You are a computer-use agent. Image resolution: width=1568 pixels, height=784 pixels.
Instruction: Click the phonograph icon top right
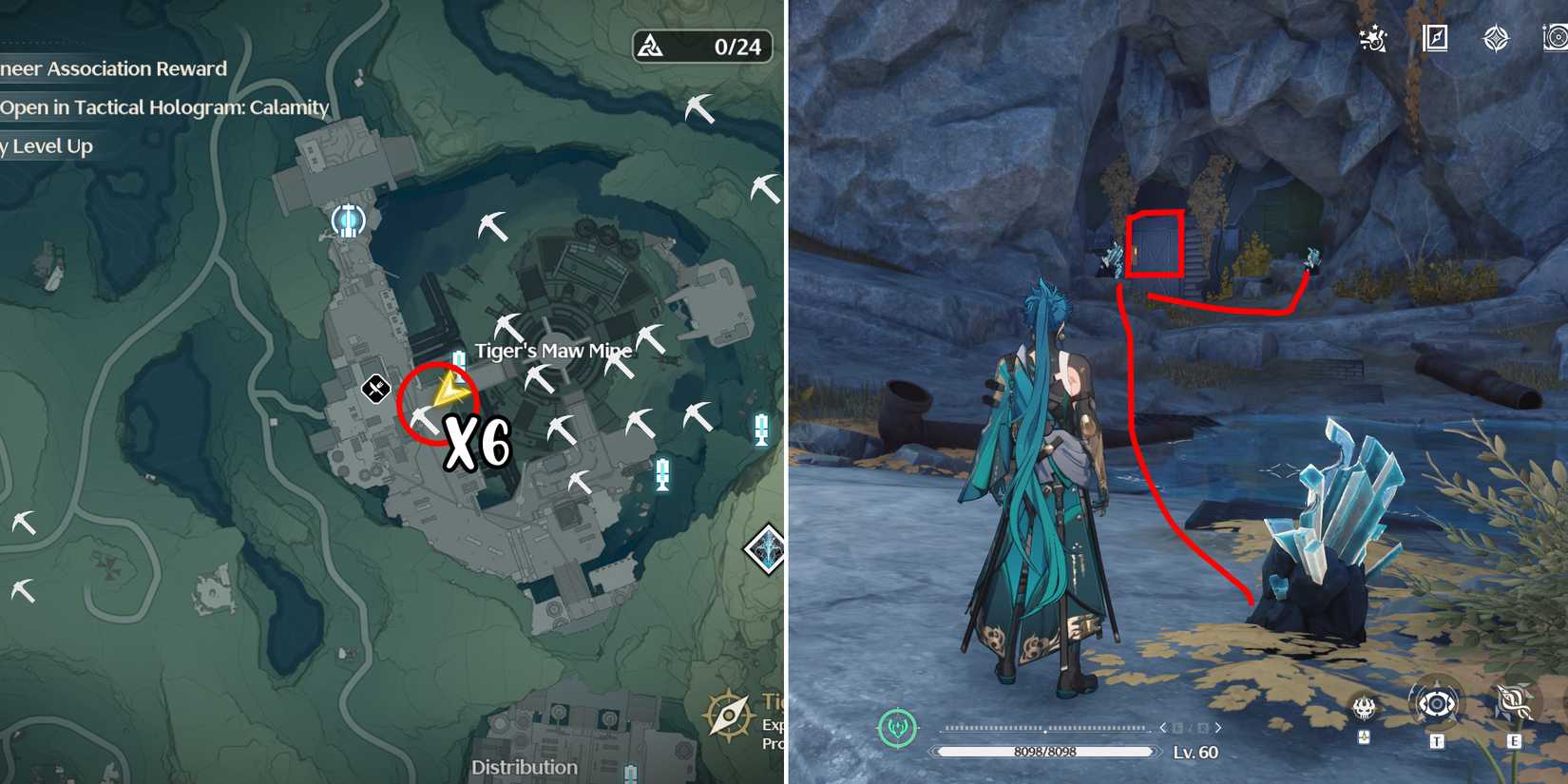(x=1558, y=40)
